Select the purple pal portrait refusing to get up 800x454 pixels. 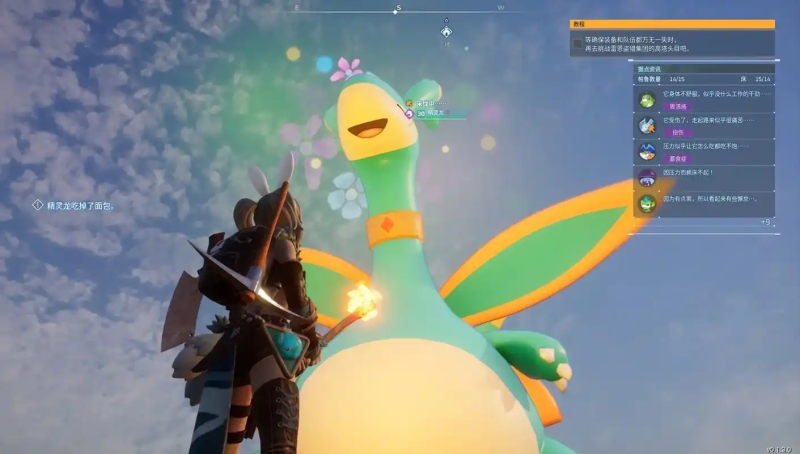coord(647,177)
